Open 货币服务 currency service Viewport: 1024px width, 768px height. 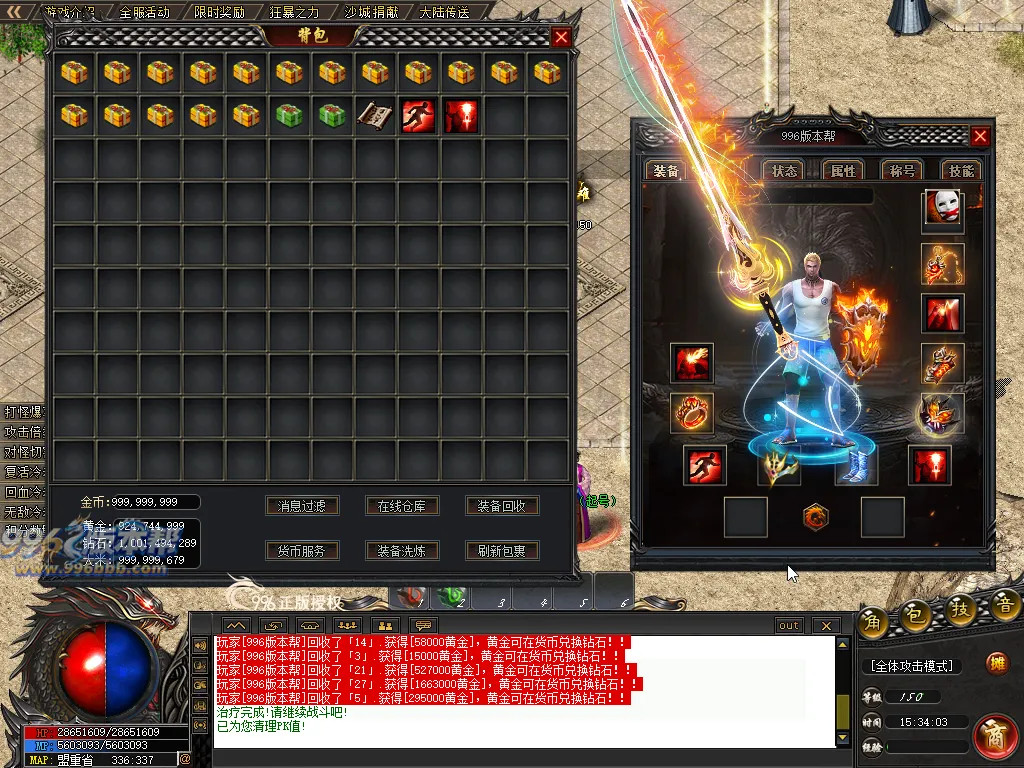(302, 550)
